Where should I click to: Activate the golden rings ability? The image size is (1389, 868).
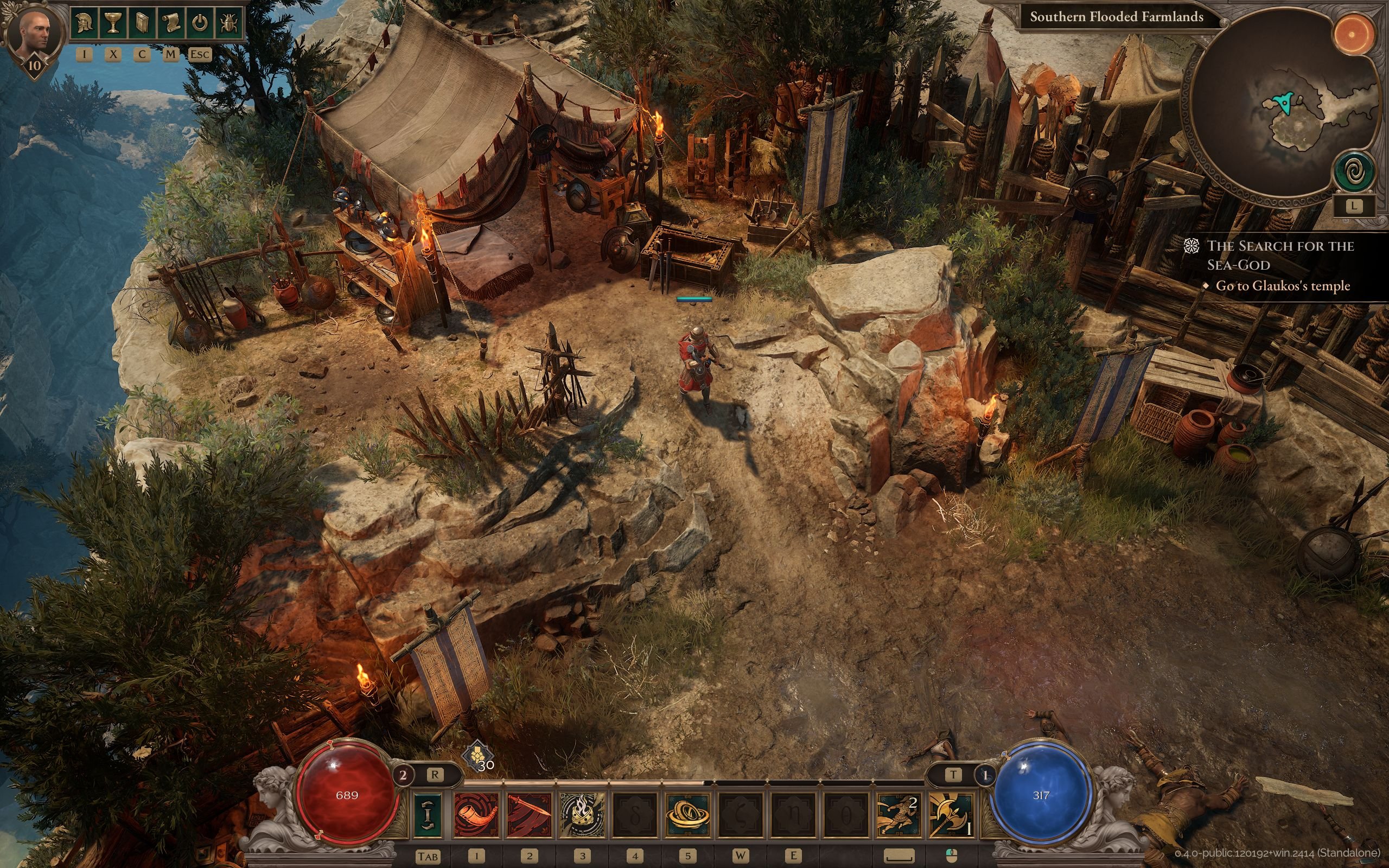687,815
